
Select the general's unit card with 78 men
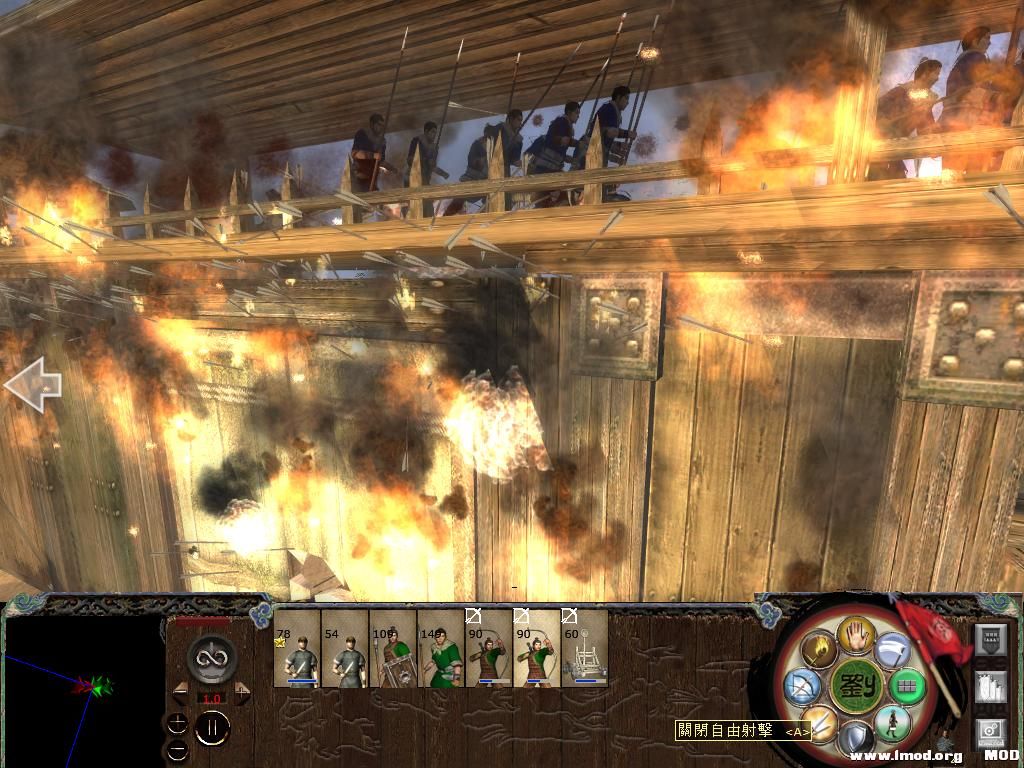(298, 649)
